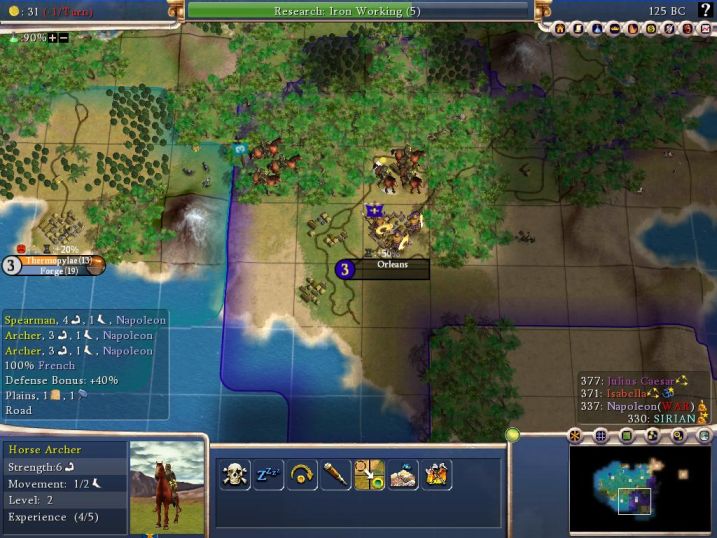717x538 pixels.
Task: Choose the Fortify curved-arrow action
Action: [x=302, y=474]
